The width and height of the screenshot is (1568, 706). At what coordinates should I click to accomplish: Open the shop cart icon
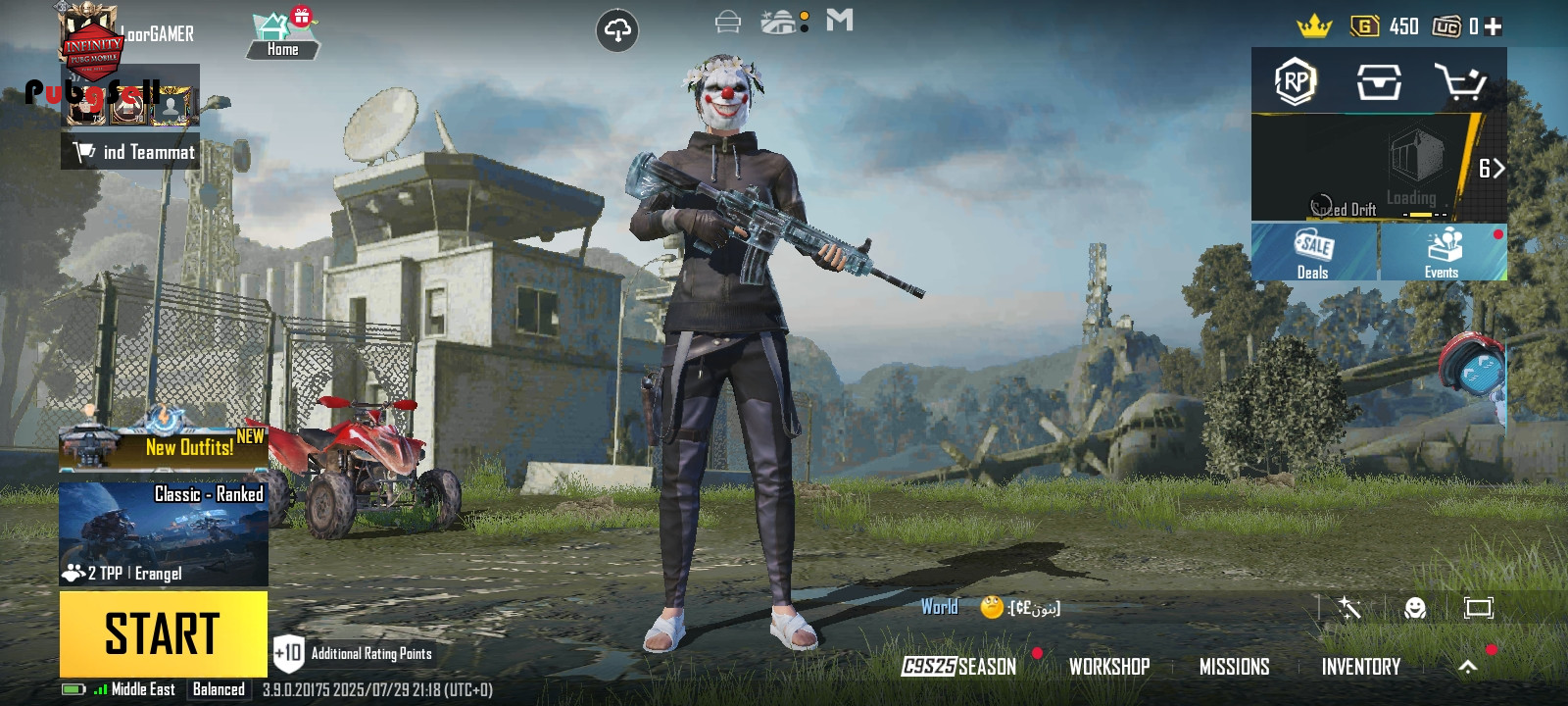pos(1460,82)
